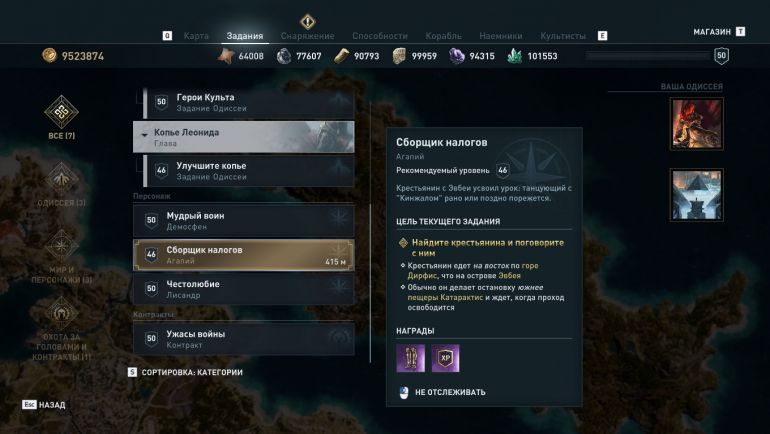Go back with the Назад button
Screen dimensions: 770x434
[x=45, y=405]
